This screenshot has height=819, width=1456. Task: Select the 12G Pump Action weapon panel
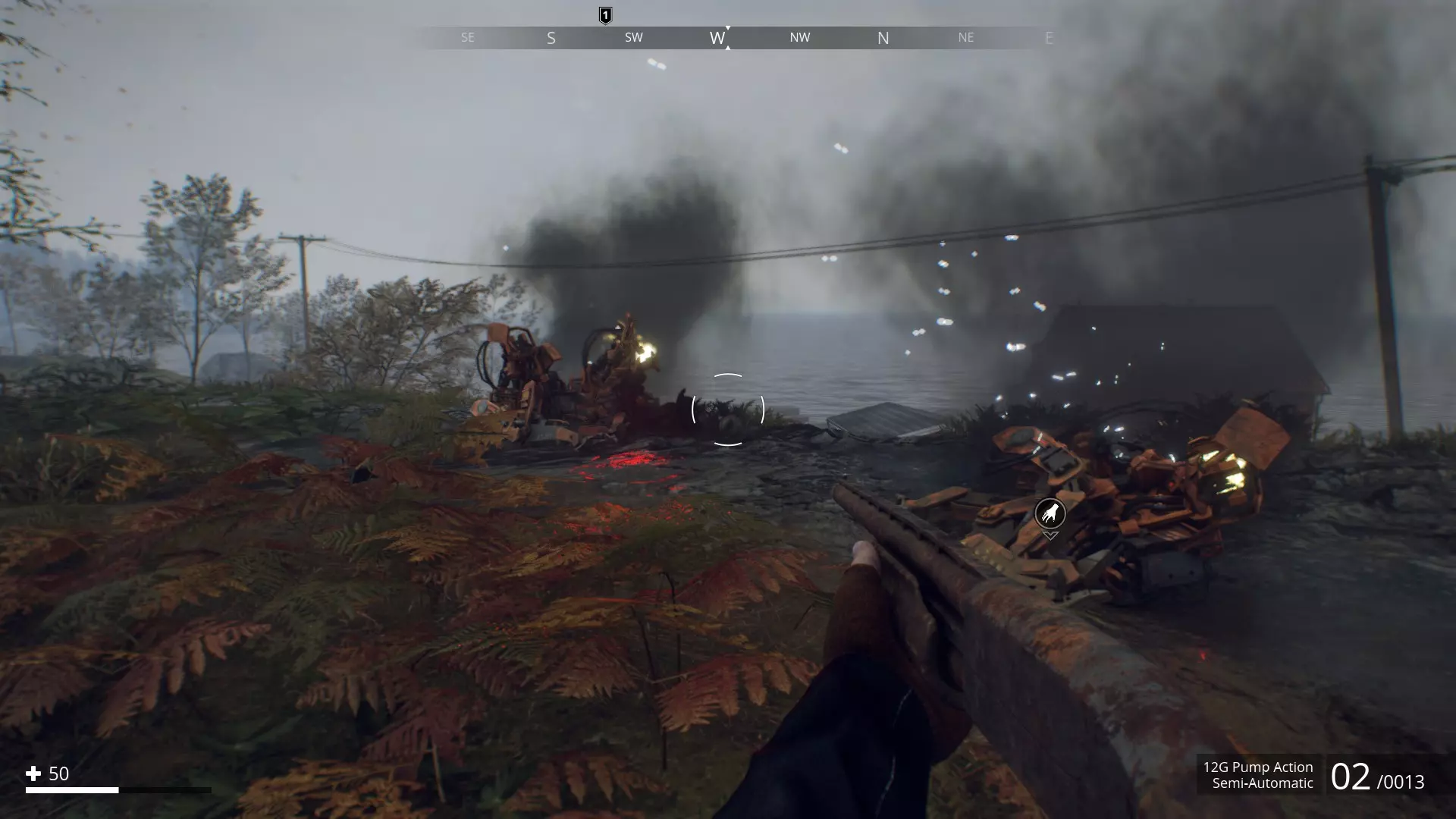(x=1258, y=775)
